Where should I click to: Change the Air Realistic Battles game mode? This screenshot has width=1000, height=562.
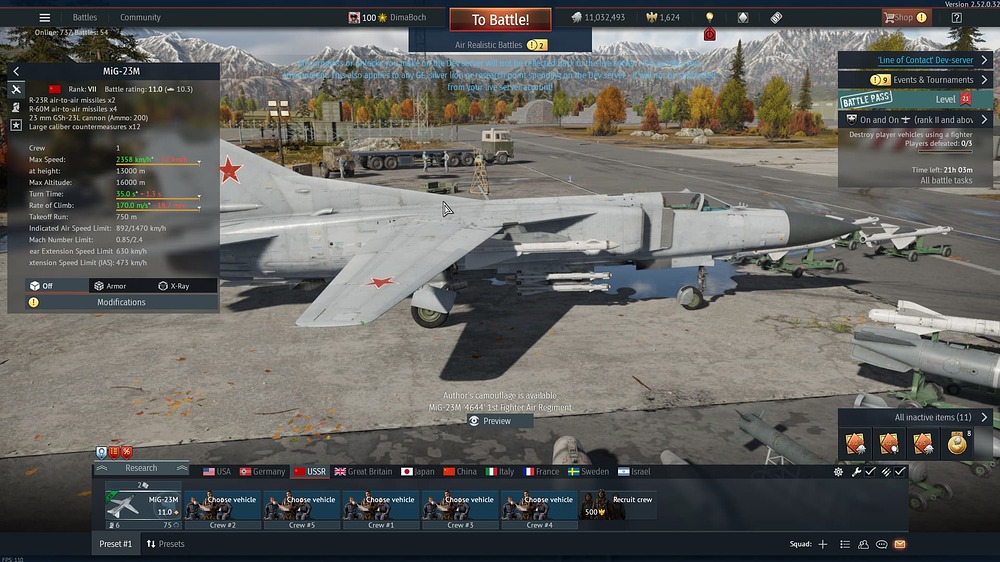coord(500,45)
